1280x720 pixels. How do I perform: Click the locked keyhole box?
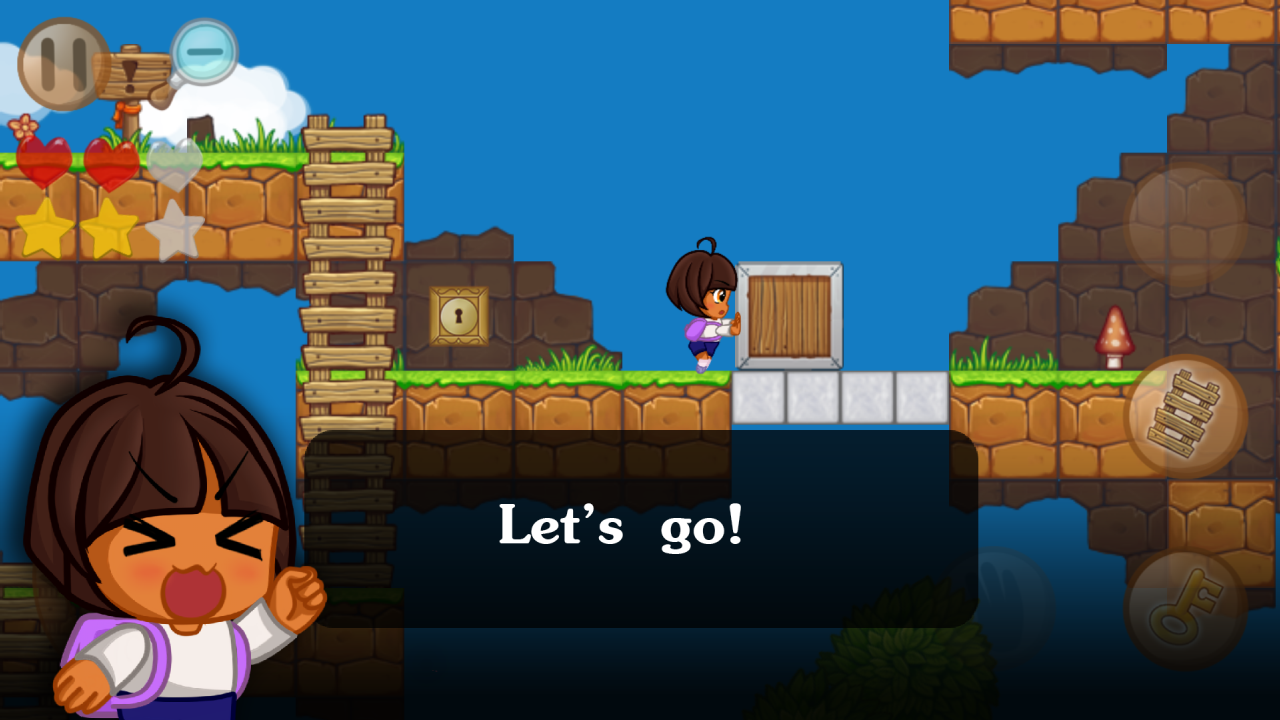click(458, 316)
